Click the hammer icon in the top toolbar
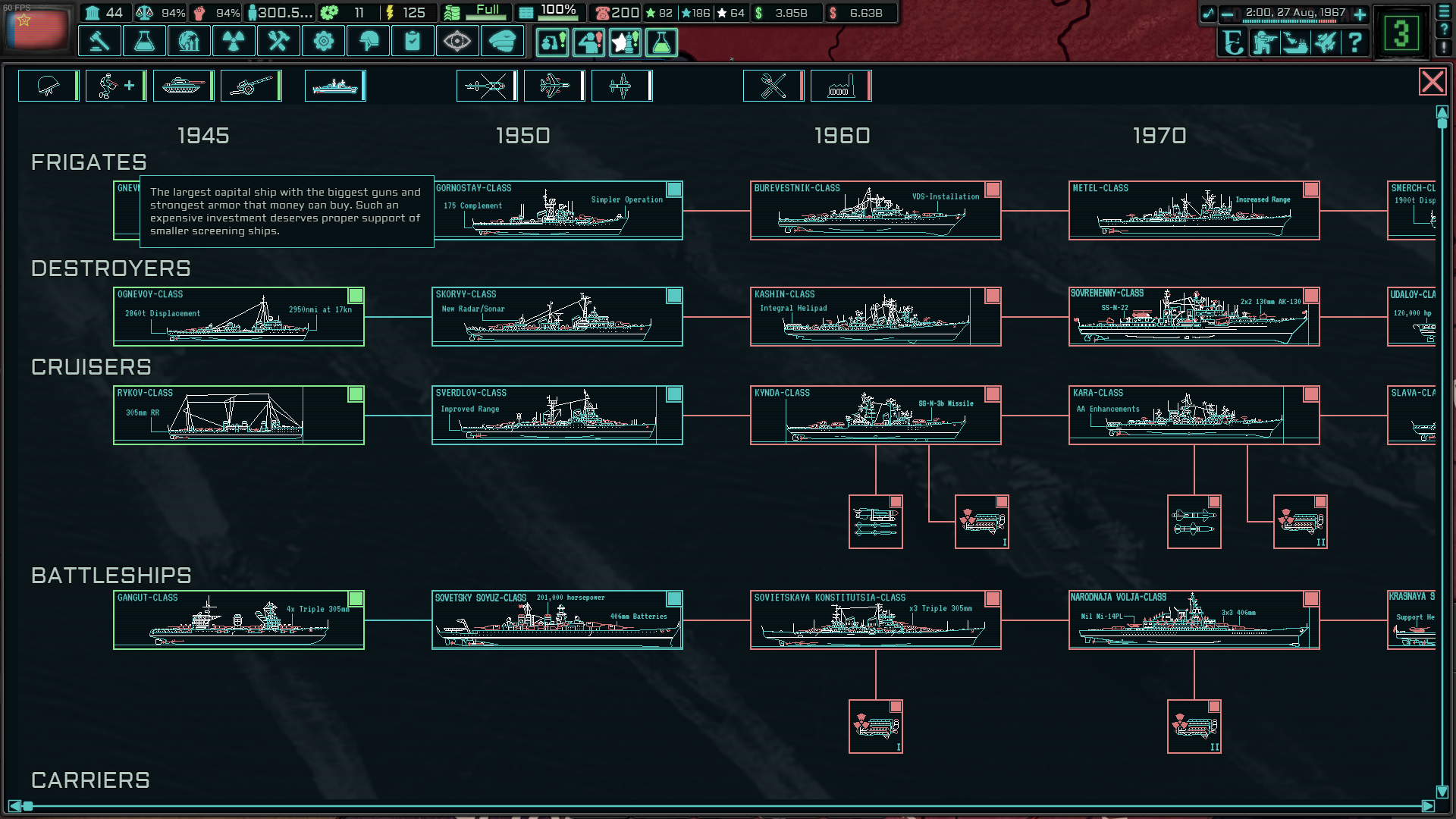The height and width of the screenshot is (819, 1456). click(99, 42)
